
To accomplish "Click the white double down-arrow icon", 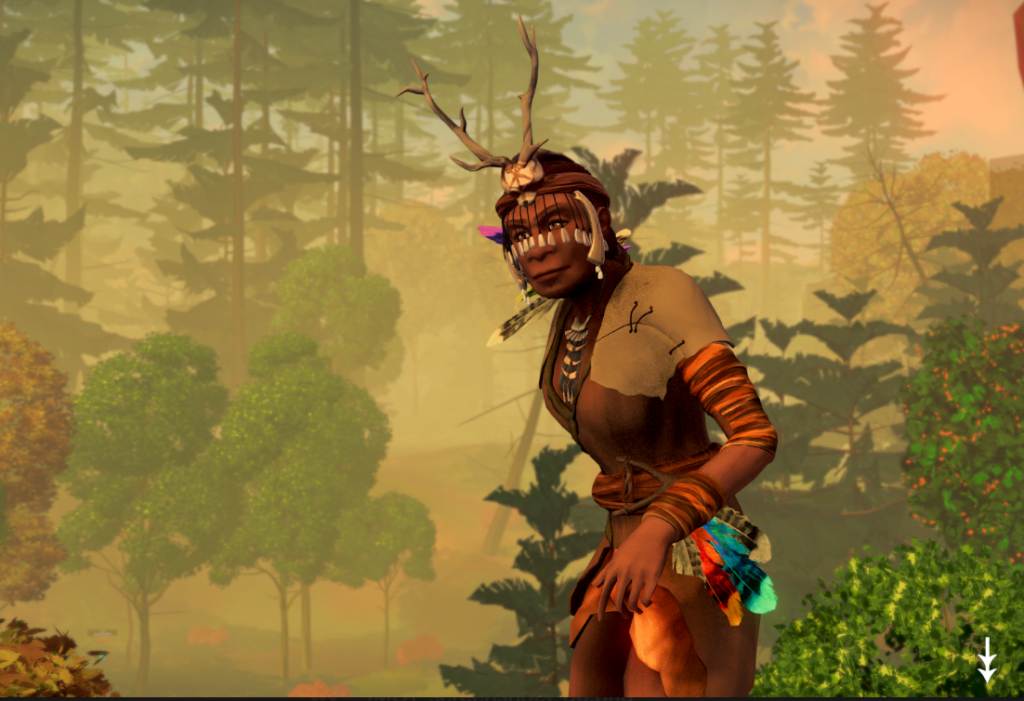I will (x=987, y=660).
